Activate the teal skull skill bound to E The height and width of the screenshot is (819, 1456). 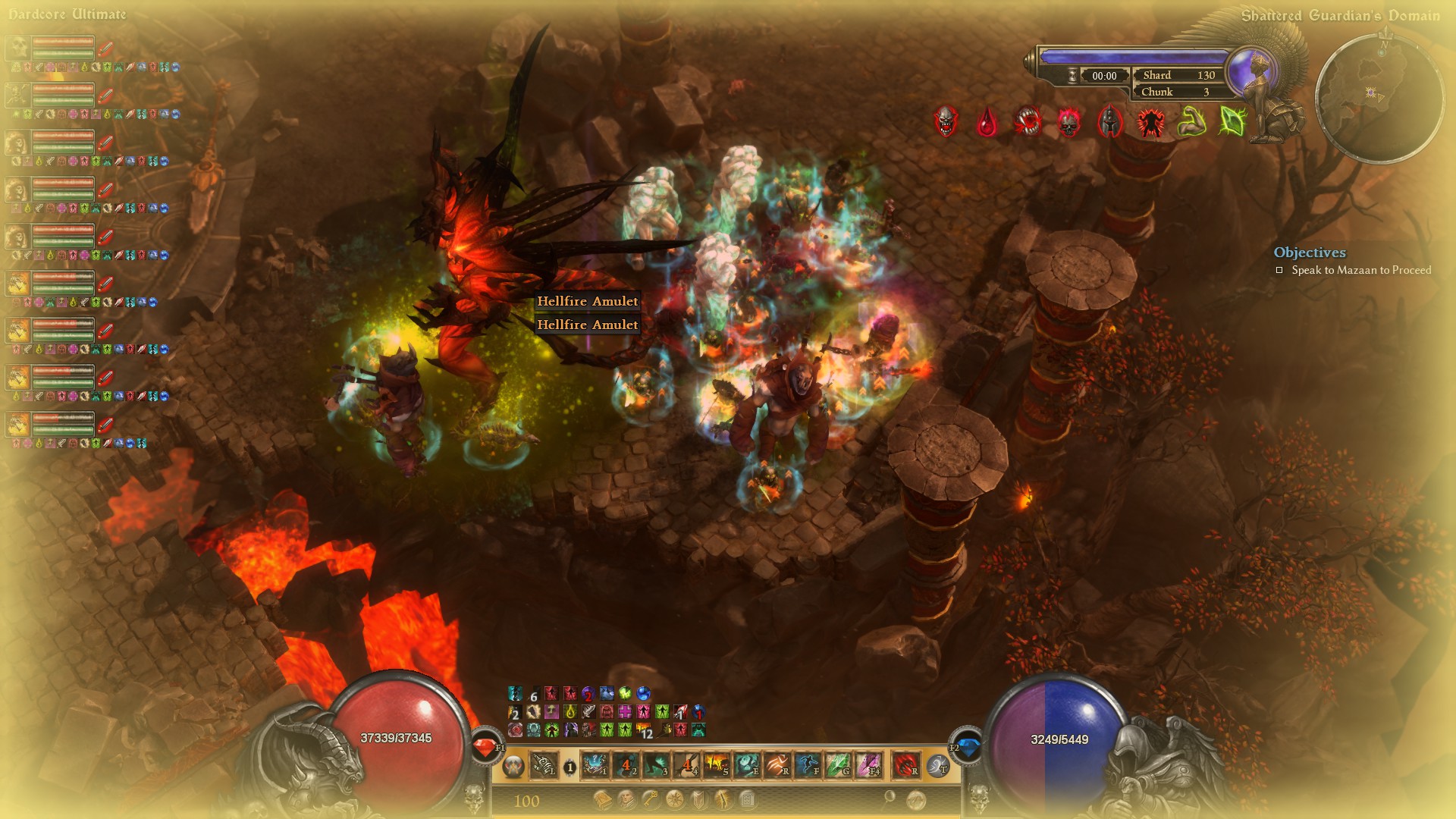pos(747,766)
